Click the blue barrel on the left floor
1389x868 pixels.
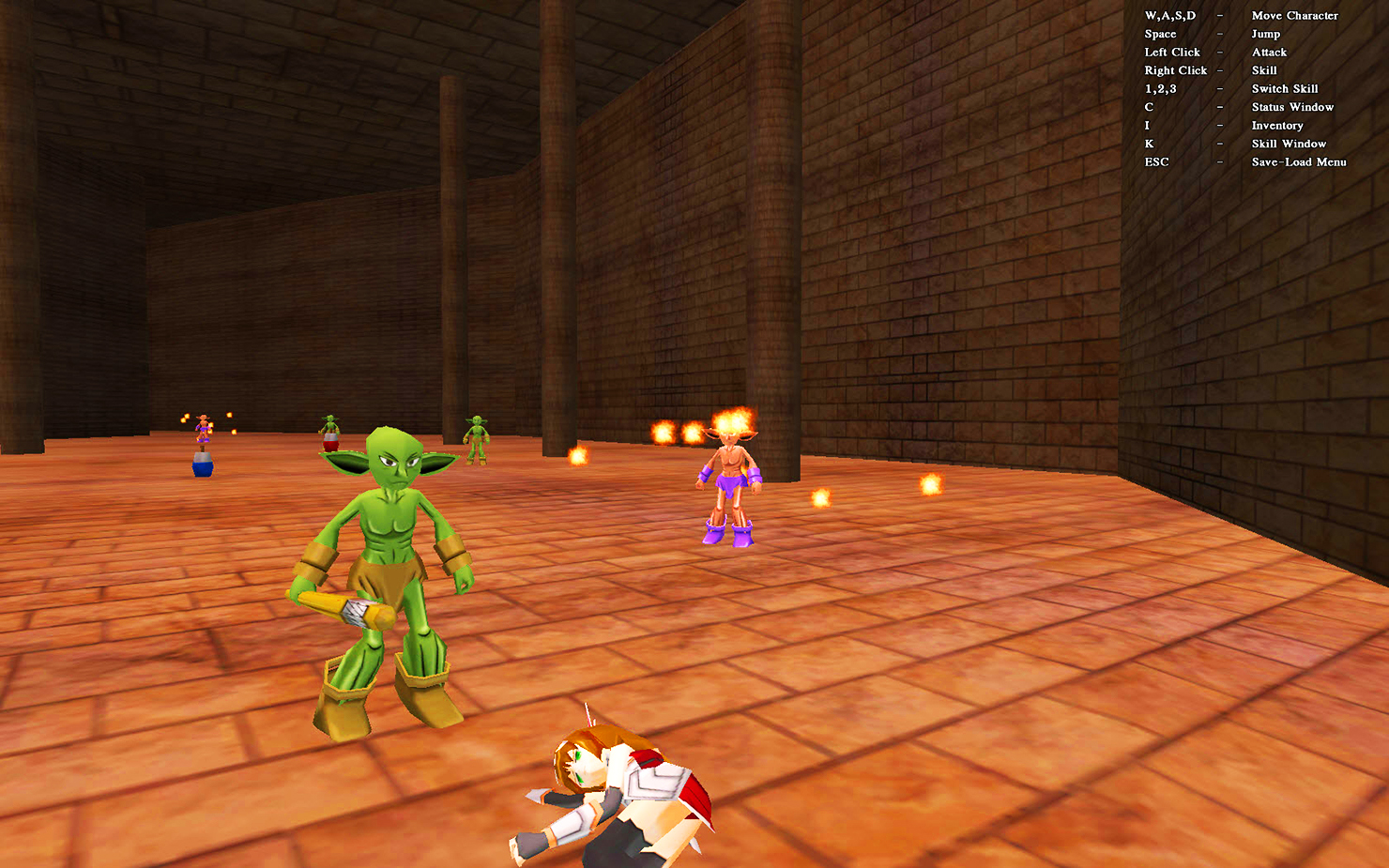[x=201, y=464]
